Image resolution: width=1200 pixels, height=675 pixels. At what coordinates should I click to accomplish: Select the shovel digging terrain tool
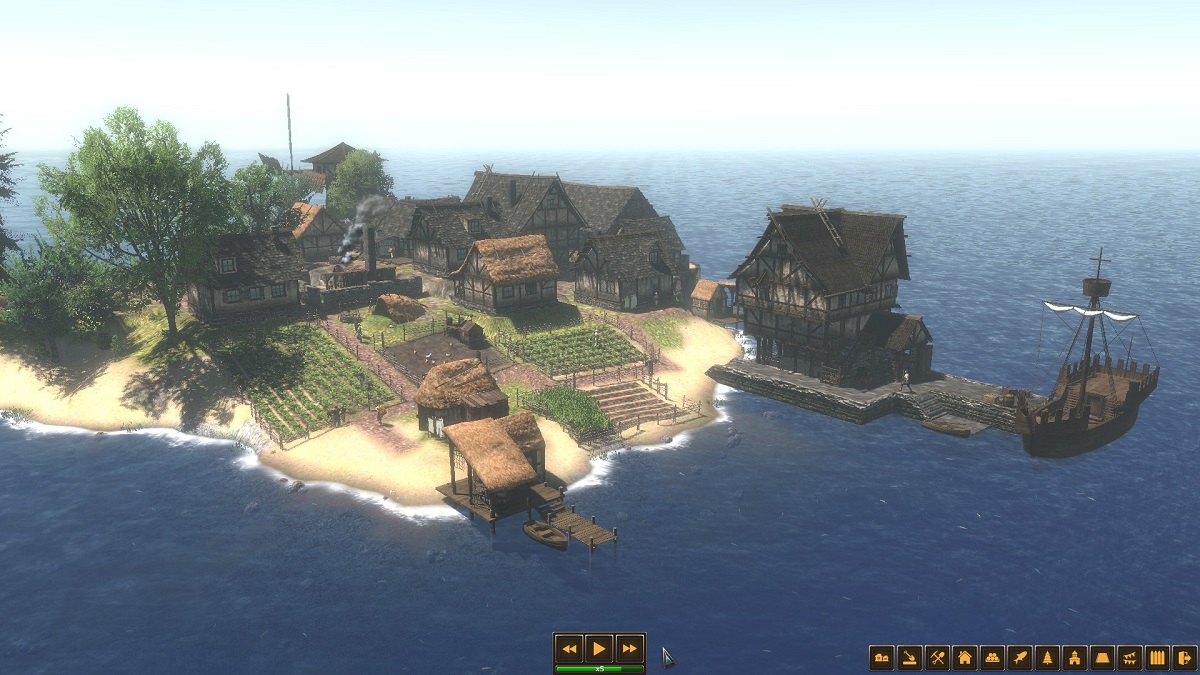pos(909,657)
